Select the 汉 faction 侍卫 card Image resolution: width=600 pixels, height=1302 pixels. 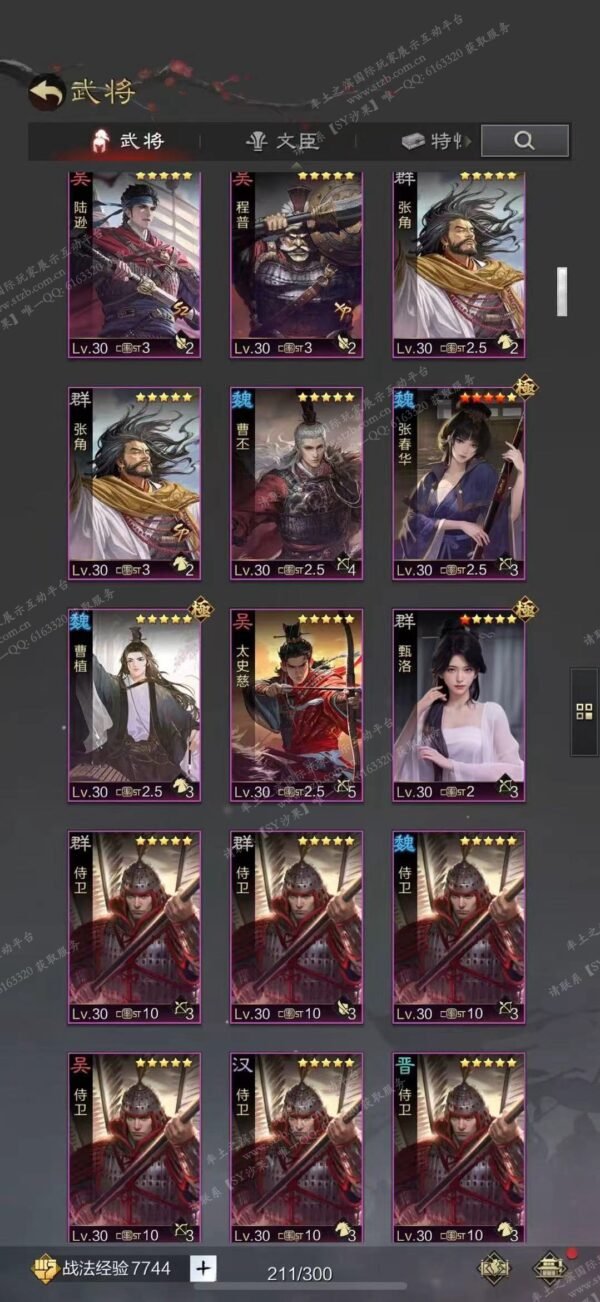point(296,1150)
